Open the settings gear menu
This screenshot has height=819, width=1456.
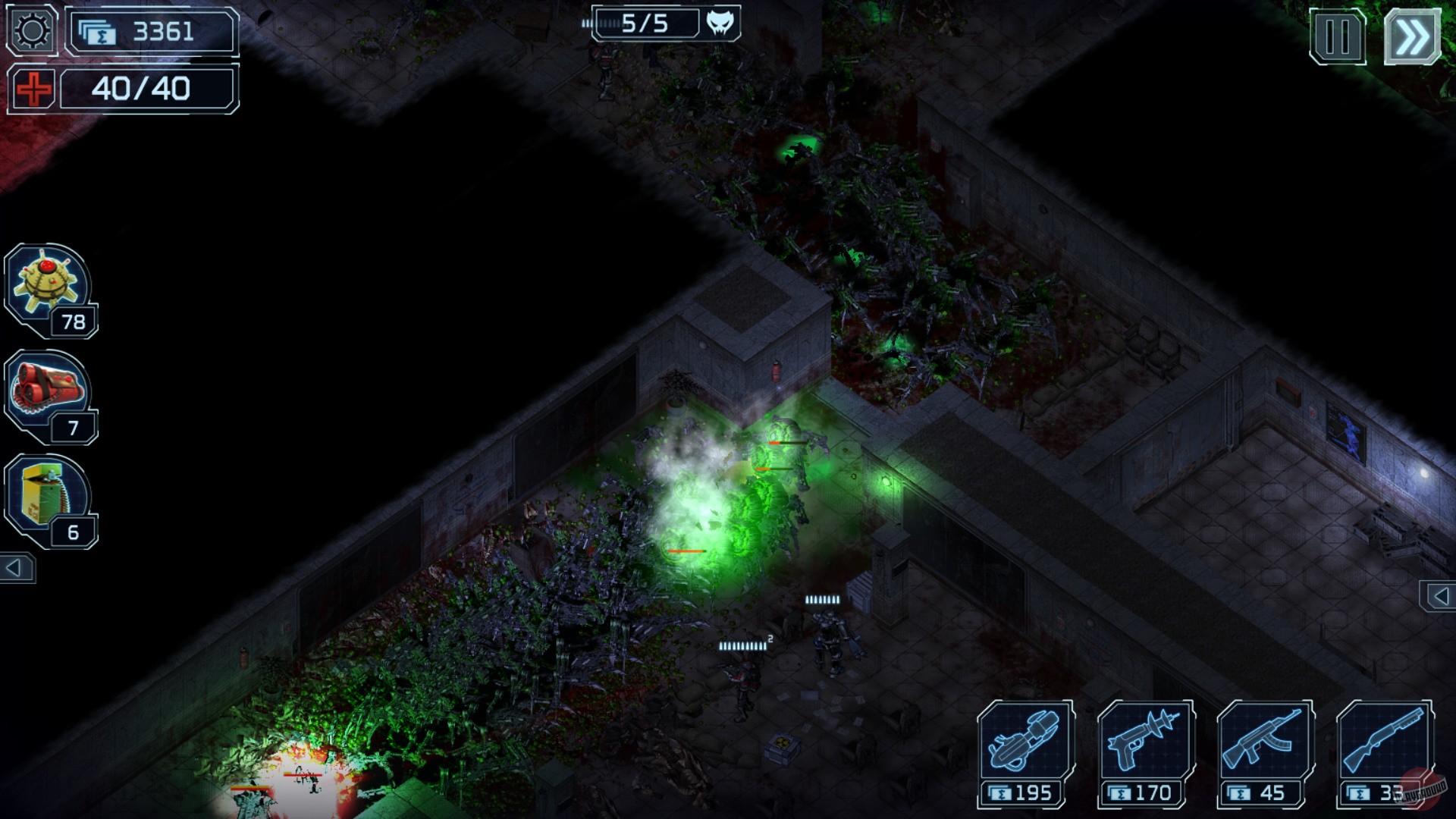30,30
